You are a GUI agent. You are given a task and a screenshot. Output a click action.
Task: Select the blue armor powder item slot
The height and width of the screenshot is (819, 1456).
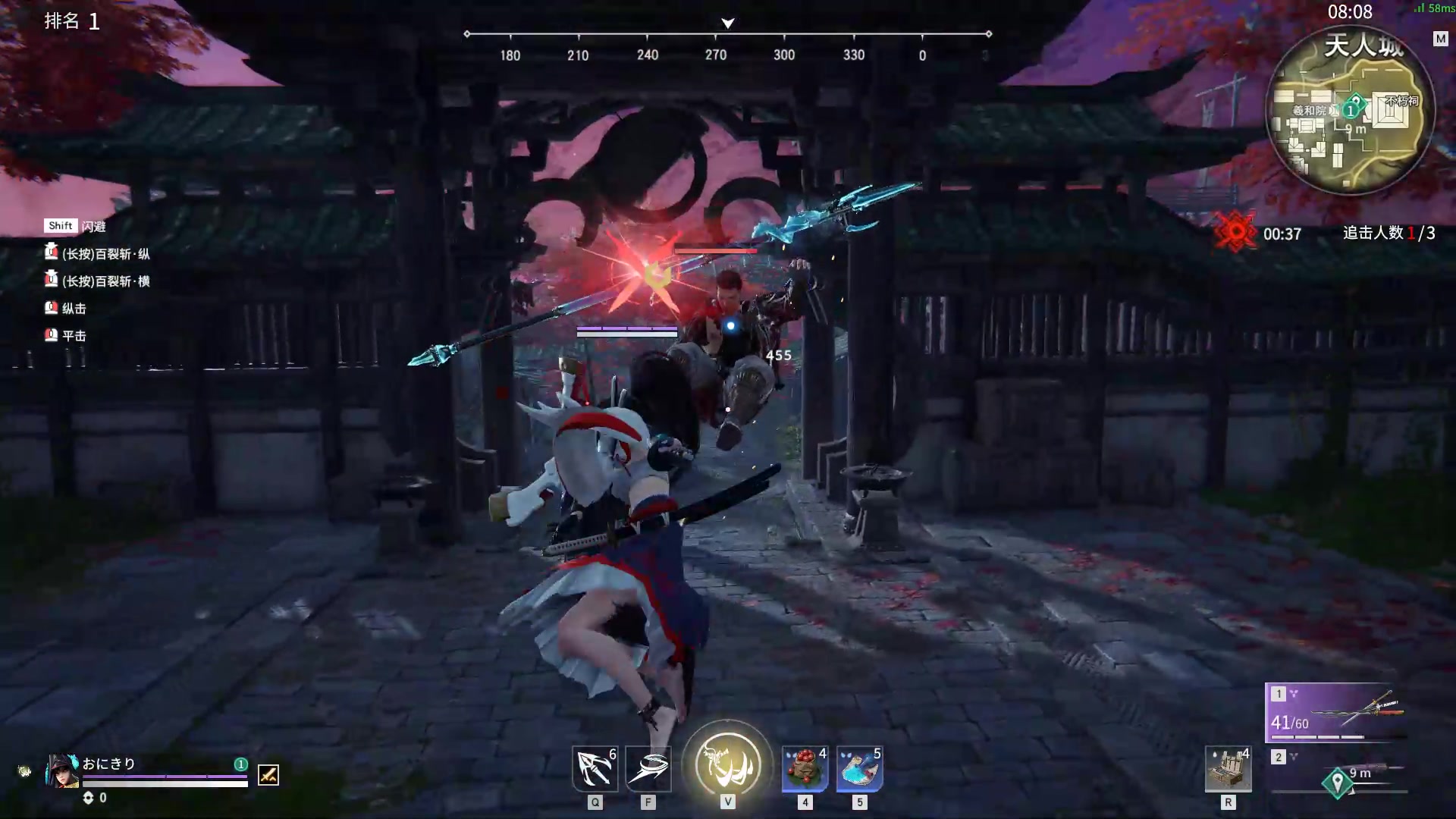point(859,769)
